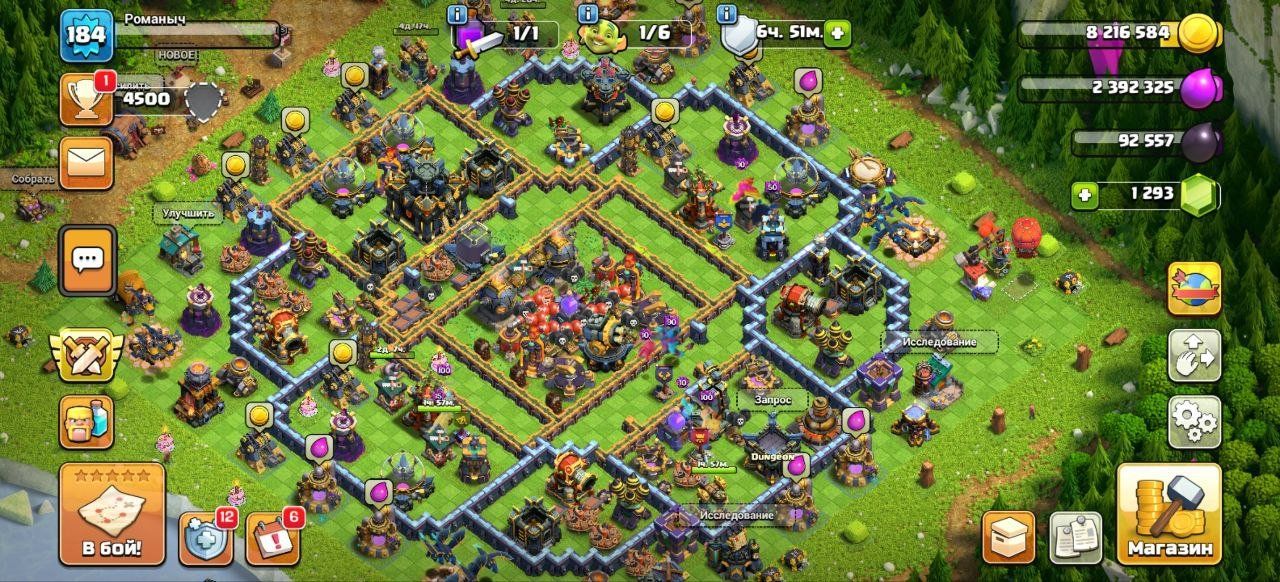Open the globe icon button
Viewport: 1280px width, 582px height.
point(1194,288)
